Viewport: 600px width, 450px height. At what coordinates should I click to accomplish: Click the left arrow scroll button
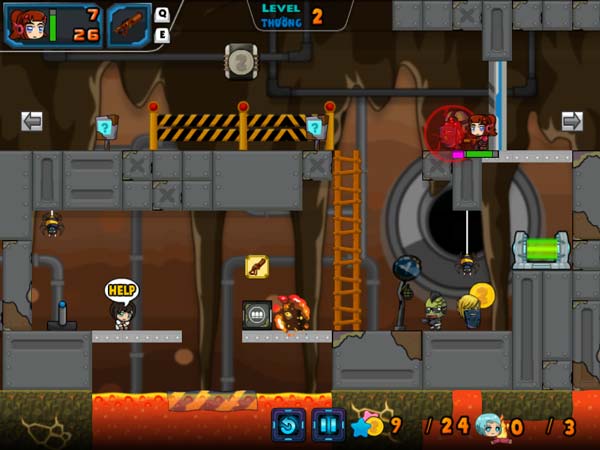pyautogui.click(x=32, y=121)
